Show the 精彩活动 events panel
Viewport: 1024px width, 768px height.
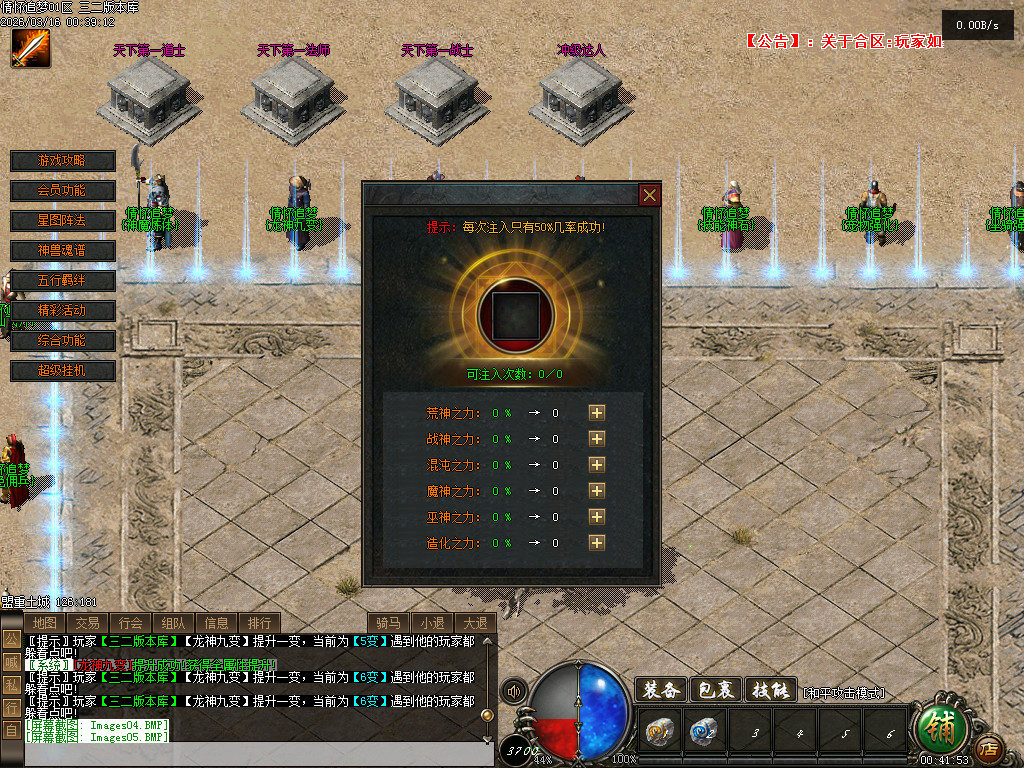[62, 311]
